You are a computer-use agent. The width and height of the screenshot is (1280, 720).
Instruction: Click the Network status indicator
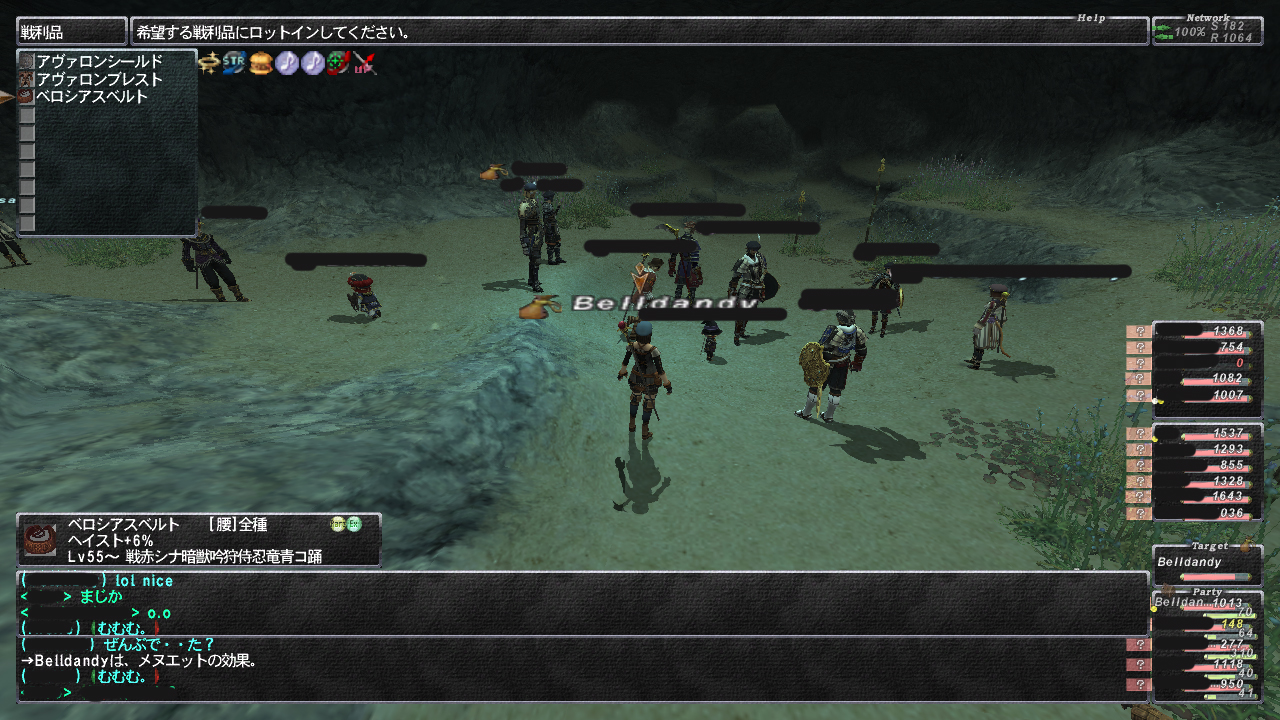tap(1206, 31)
